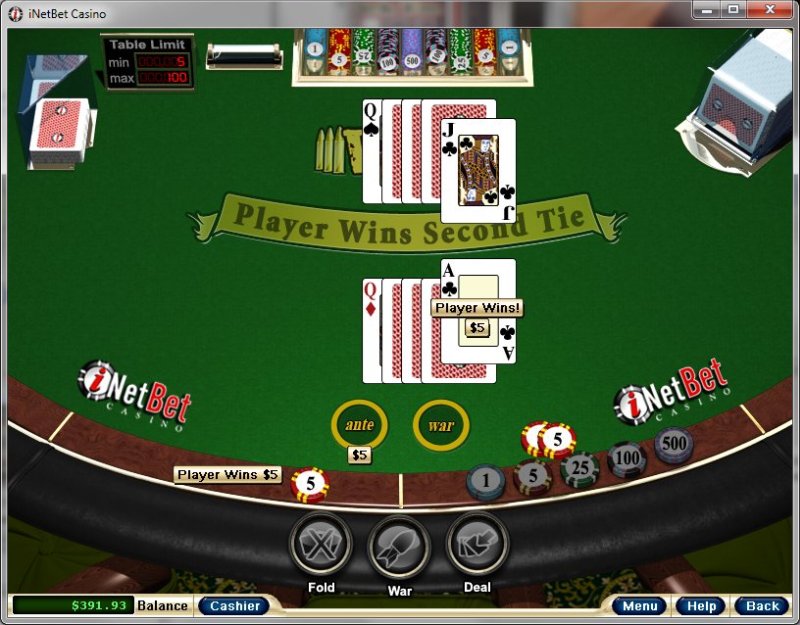
Task: Go Back to the lobby
Action: [762, 606]
